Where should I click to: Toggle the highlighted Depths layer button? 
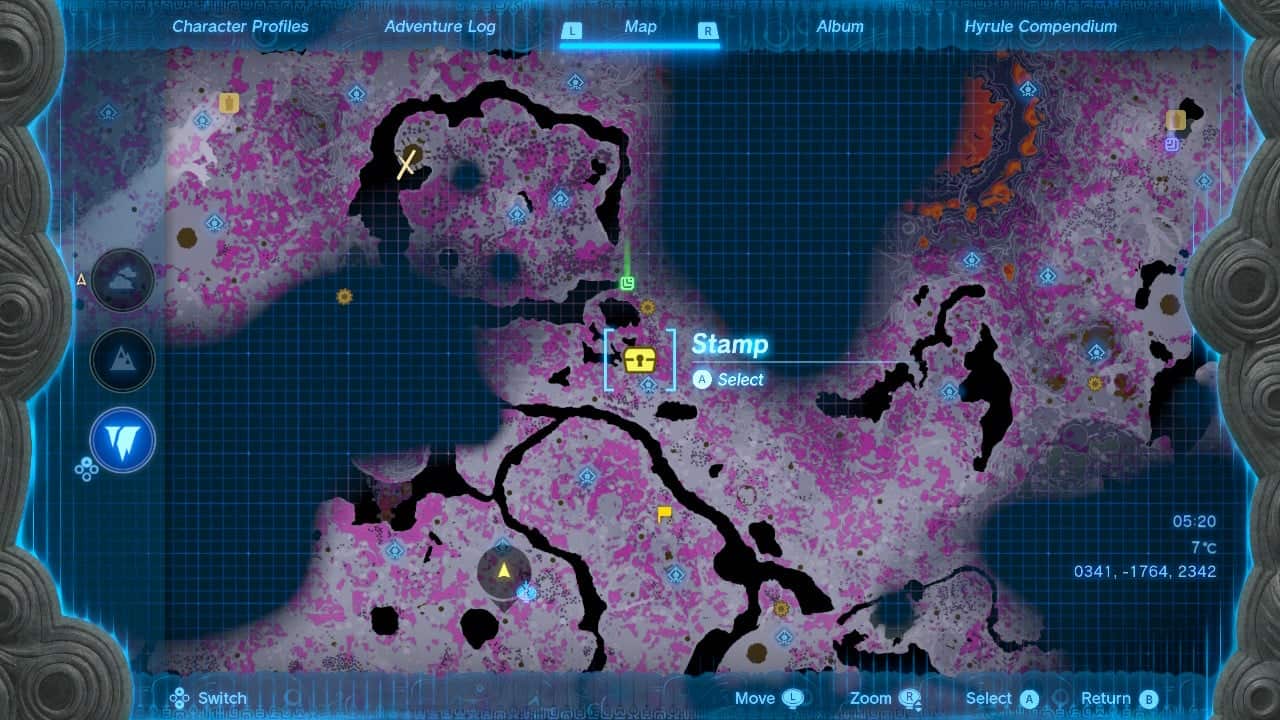click(121, 440)
